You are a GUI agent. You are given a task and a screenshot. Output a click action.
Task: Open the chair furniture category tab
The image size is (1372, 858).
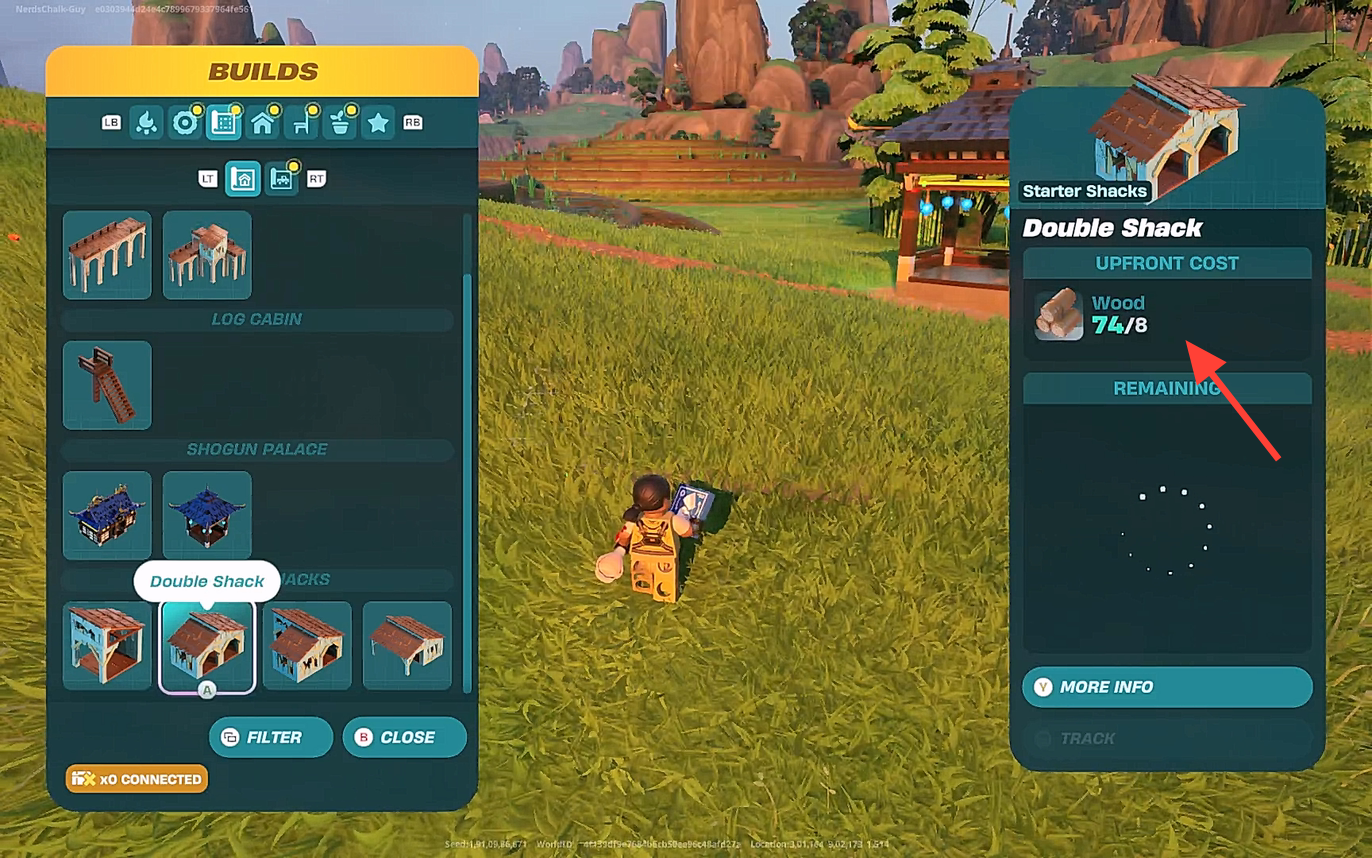pyautogui.click(x=301, y=123)
